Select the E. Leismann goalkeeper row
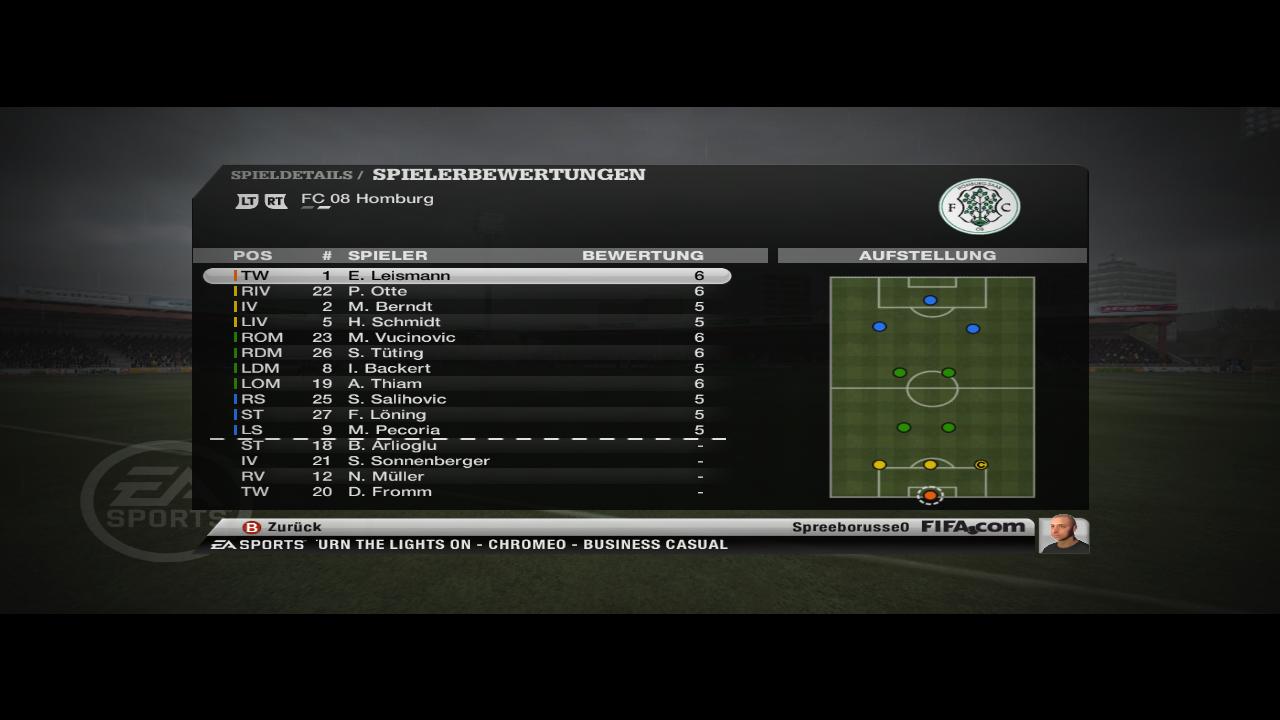 click(x=467, y=276)
